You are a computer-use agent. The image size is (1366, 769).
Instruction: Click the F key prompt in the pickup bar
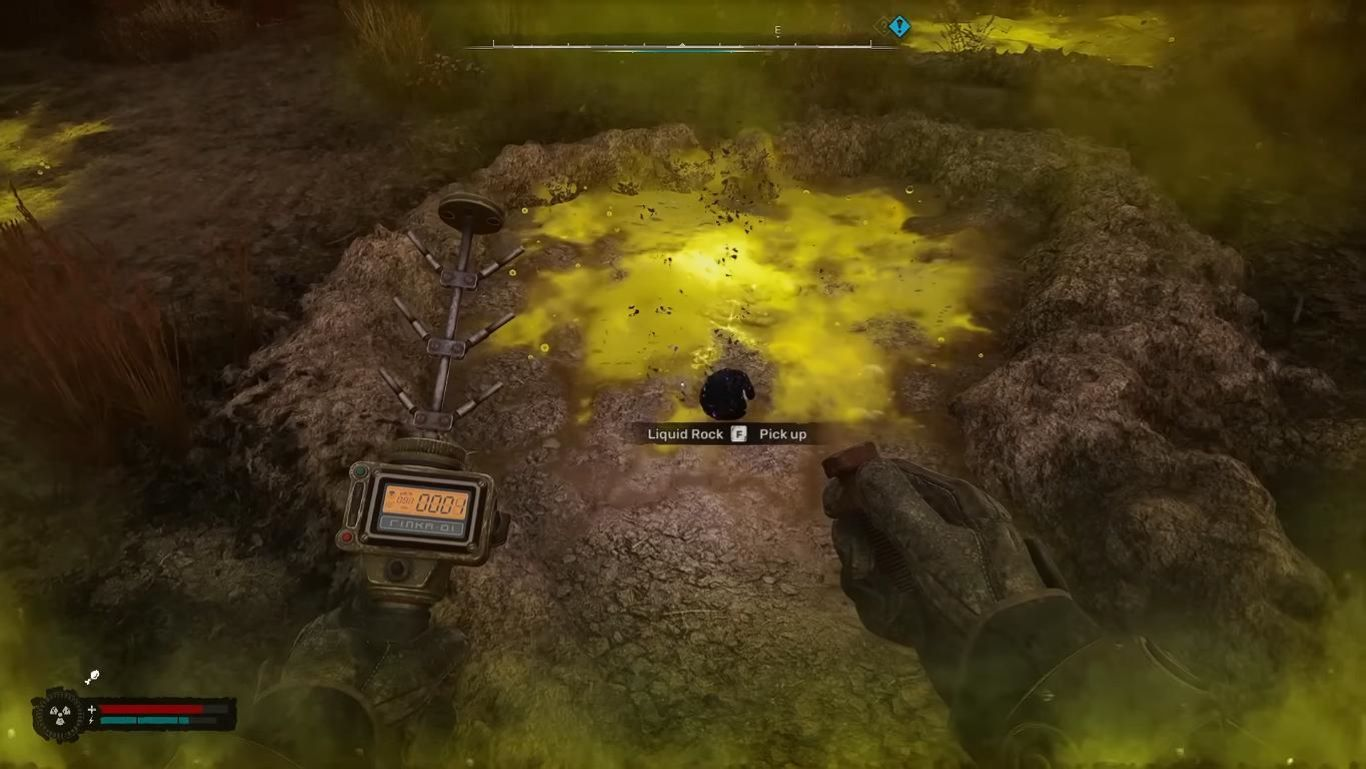[x=741, y=434]
